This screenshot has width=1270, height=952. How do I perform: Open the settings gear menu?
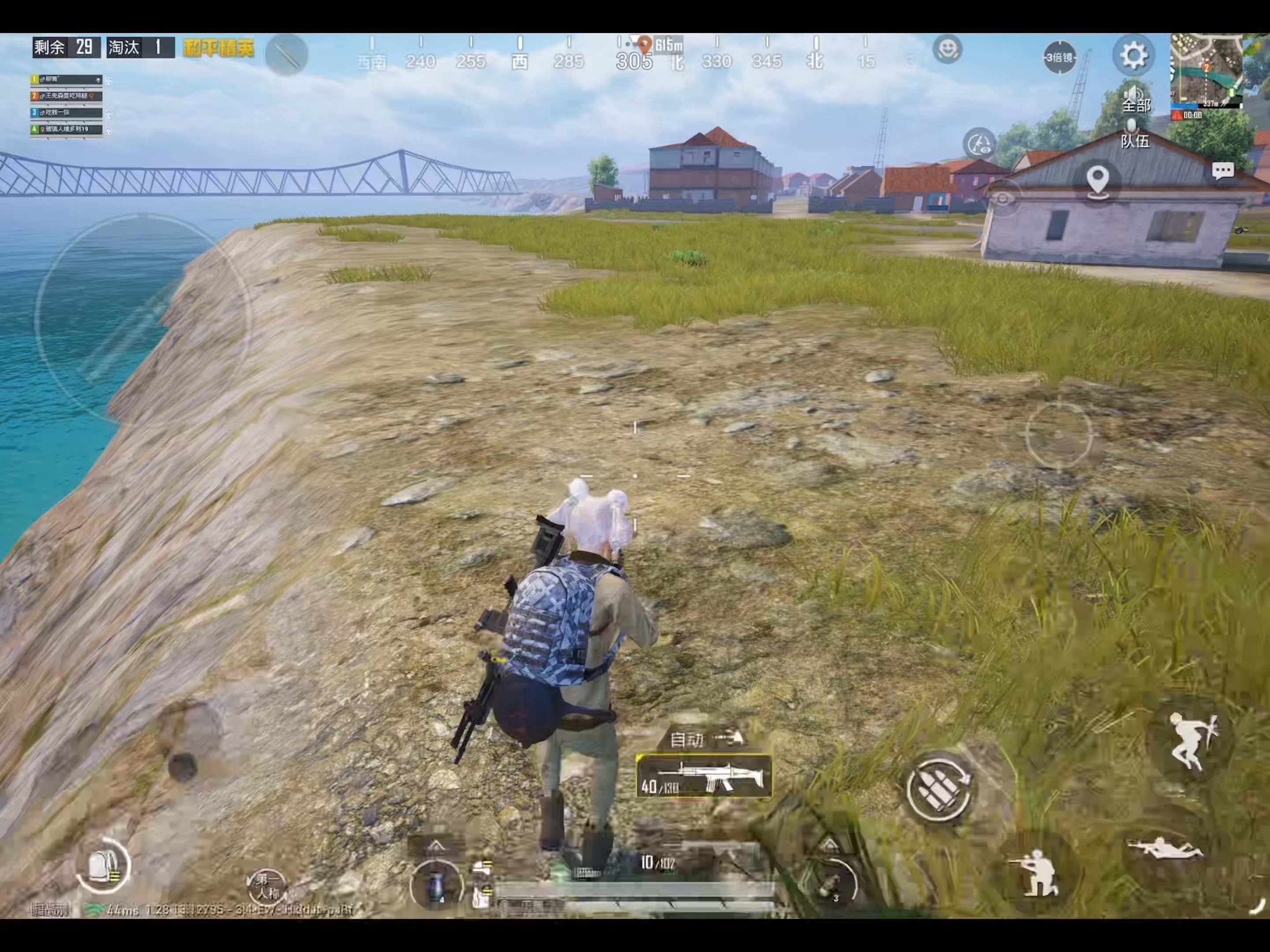(x=1133, y=56)
